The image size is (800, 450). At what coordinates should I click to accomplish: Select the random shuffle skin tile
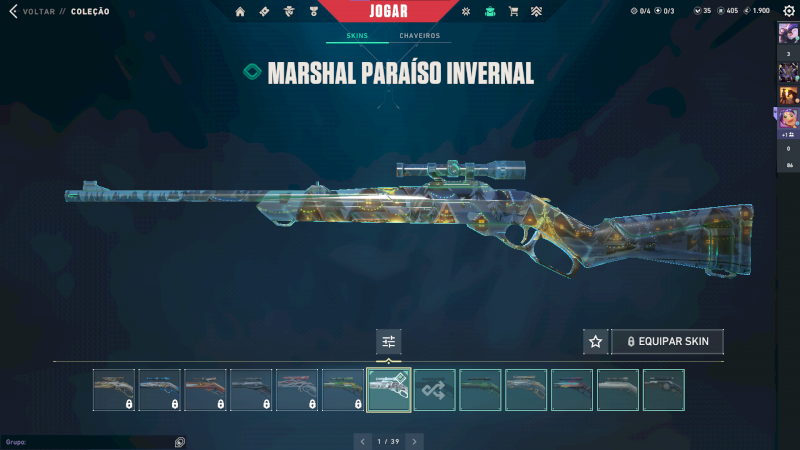(435, 390)
